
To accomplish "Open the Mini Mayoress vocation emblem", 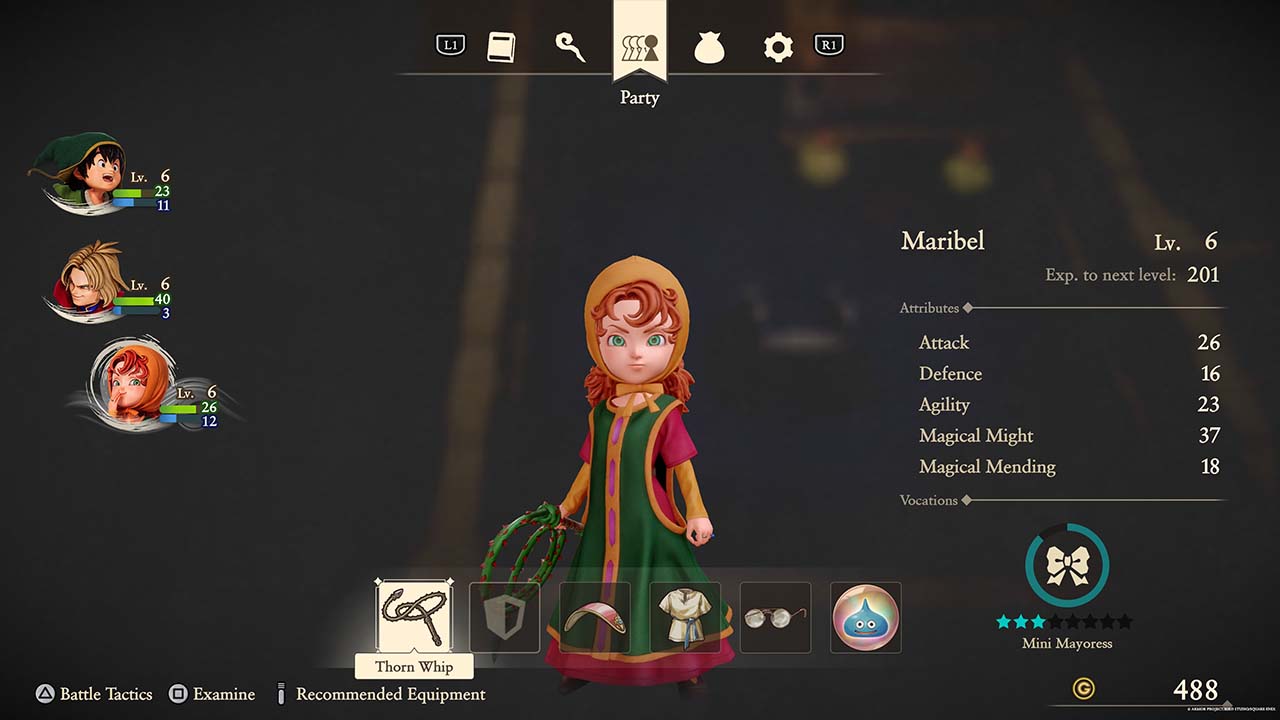I will 1067,565.
